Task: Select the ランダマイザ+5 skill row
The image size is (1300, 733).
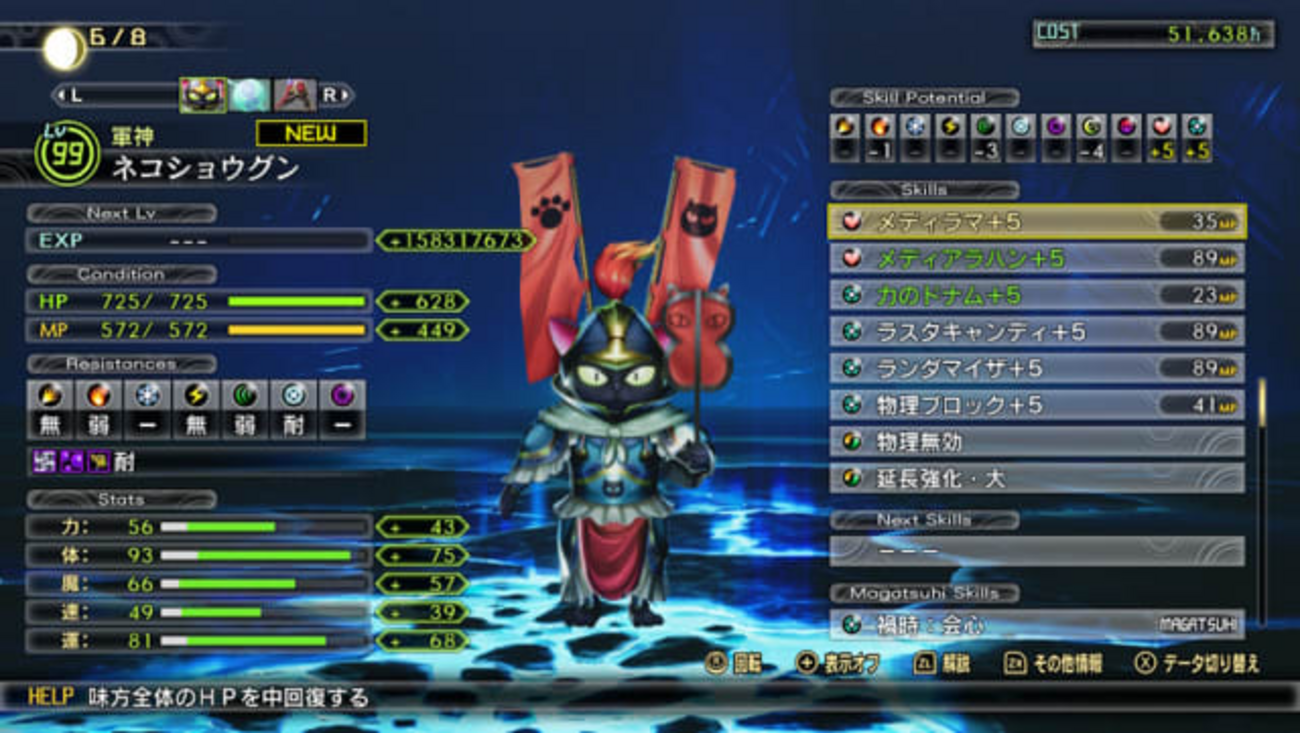Action: 1037,368
